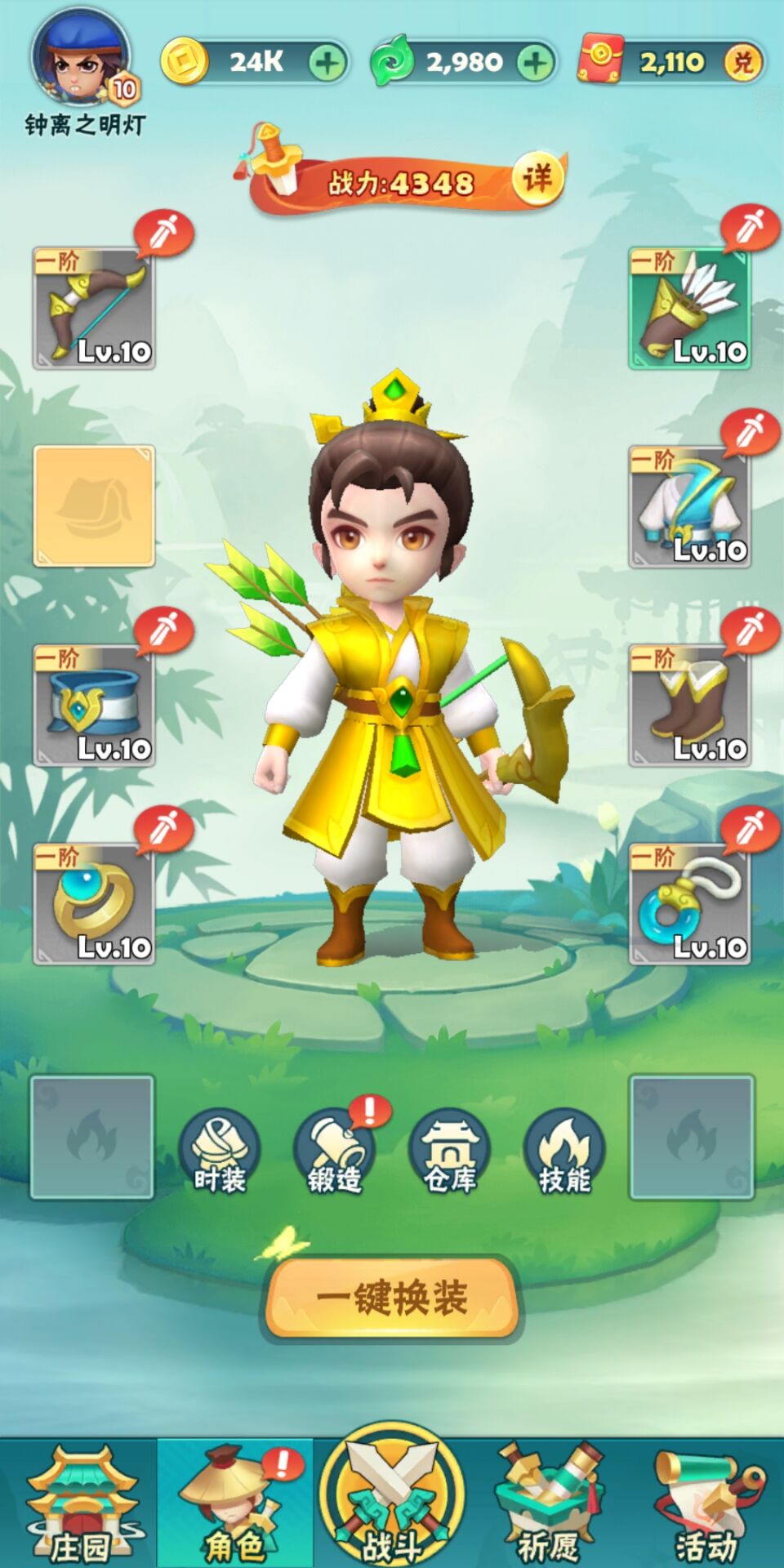Open the 技能 skills menu
The width and height of the screenshot is (784, 1568).
(x=564, y=1153)
